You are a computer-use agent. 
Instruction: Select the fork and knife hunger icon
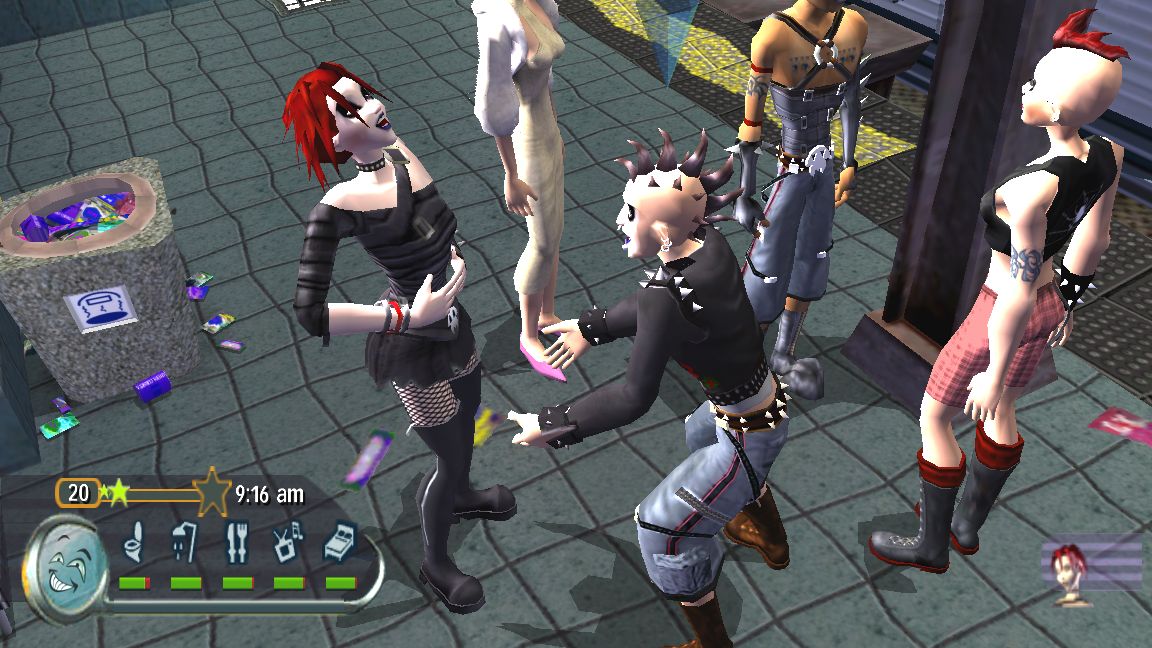click(237, 542)
